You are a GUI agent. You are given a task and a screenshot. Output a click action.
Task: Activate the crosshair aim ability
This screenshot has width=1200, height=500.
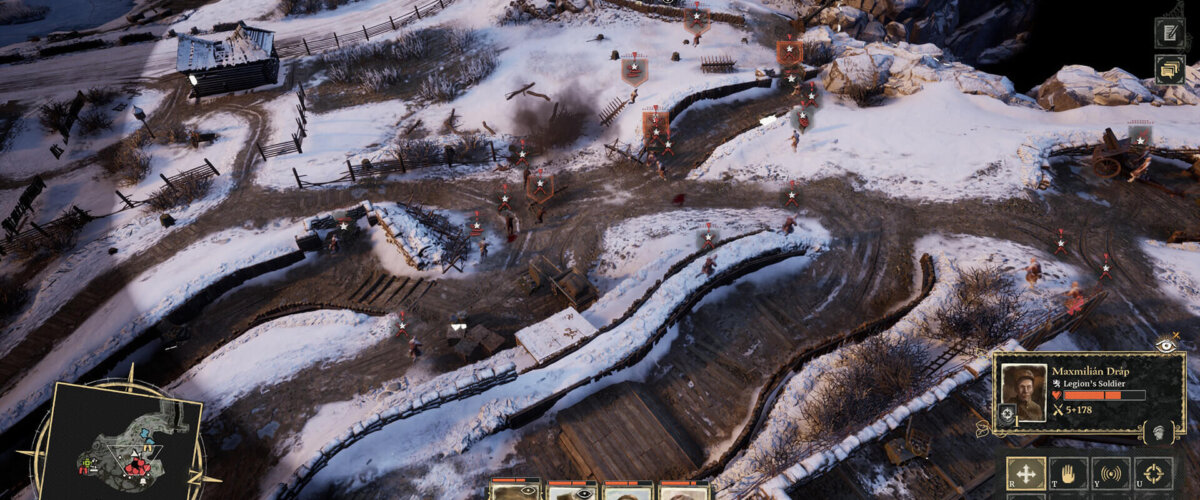(1153, 473)
